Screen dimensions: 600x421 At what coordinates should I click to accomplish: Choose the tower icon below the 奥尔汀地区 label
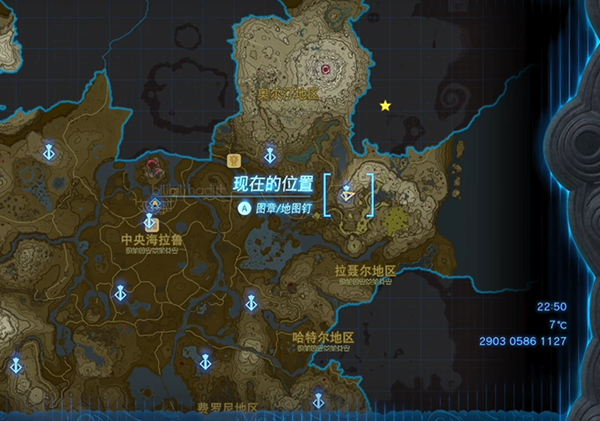pos(269,155)
